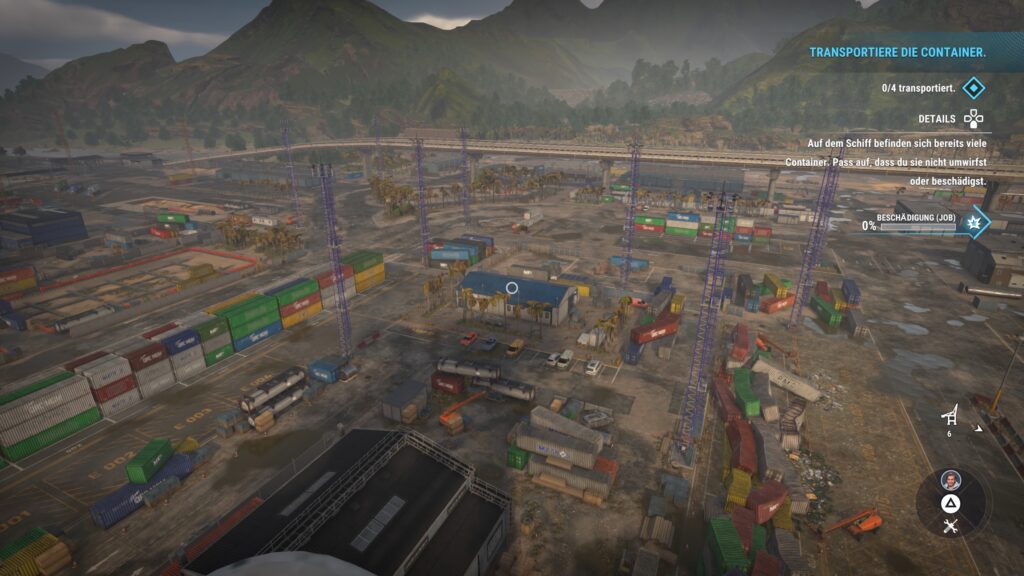1024x576 pixels.
Task: Choose the character portrait in the radial wheel
Action: pos(950,479)
